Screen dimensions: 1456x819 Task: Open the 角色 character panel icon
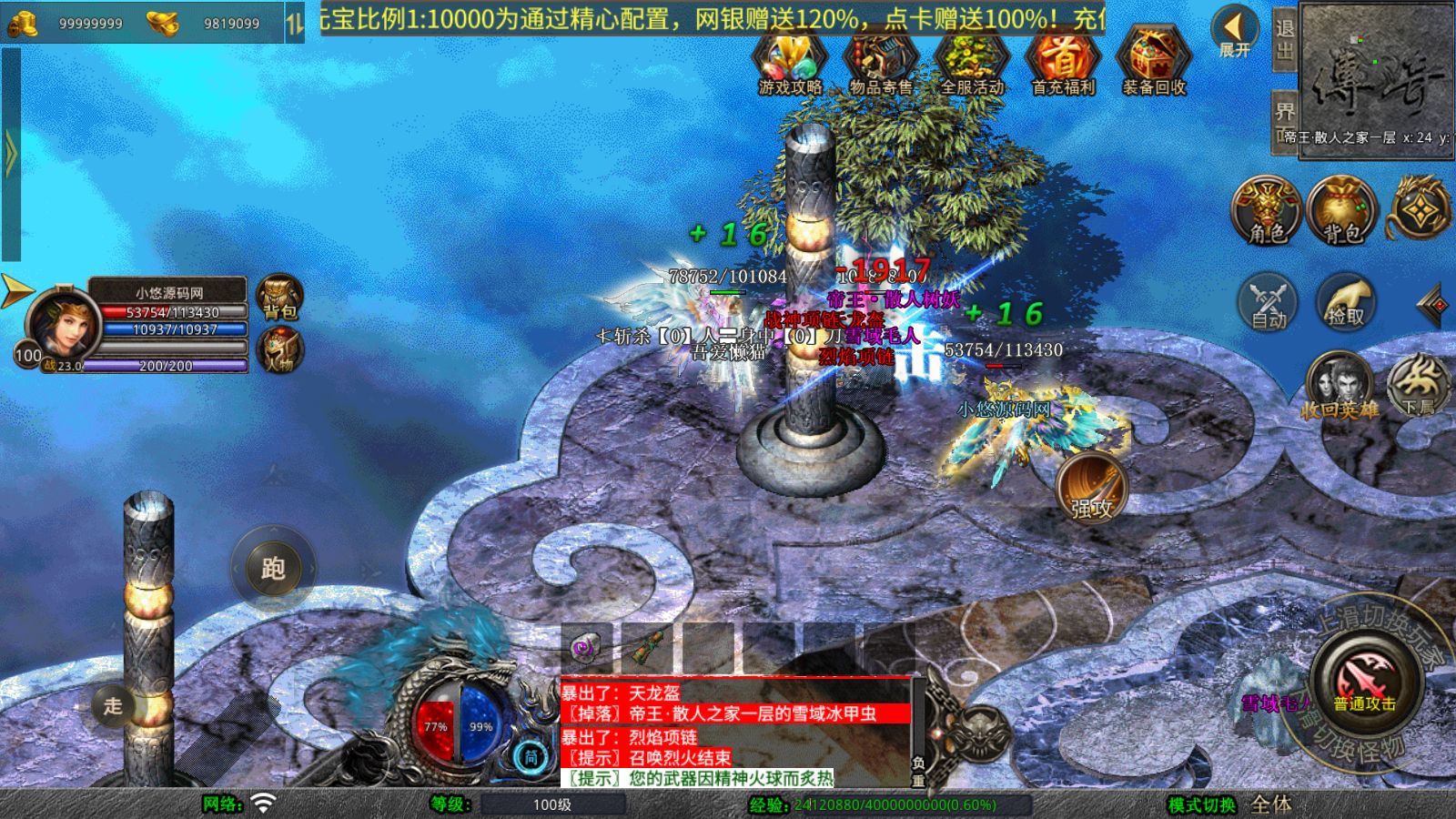coord(1265,209)
